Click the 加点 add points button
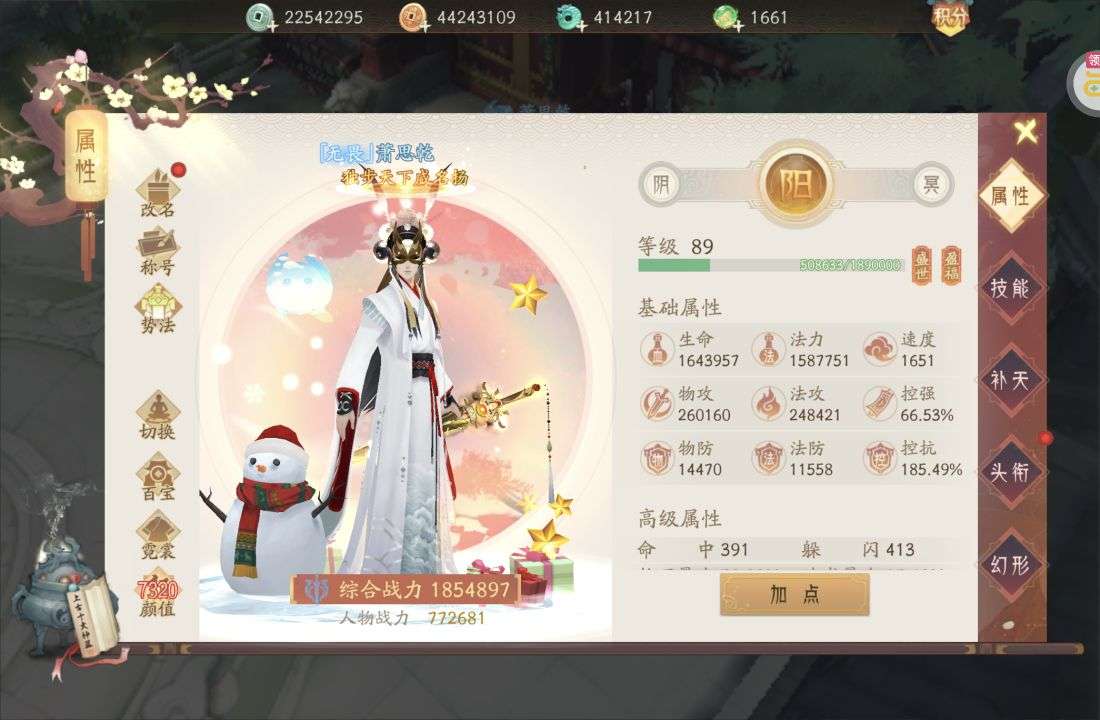Image resolution: width=1100 pixels, height=720 pixels. 794,594
